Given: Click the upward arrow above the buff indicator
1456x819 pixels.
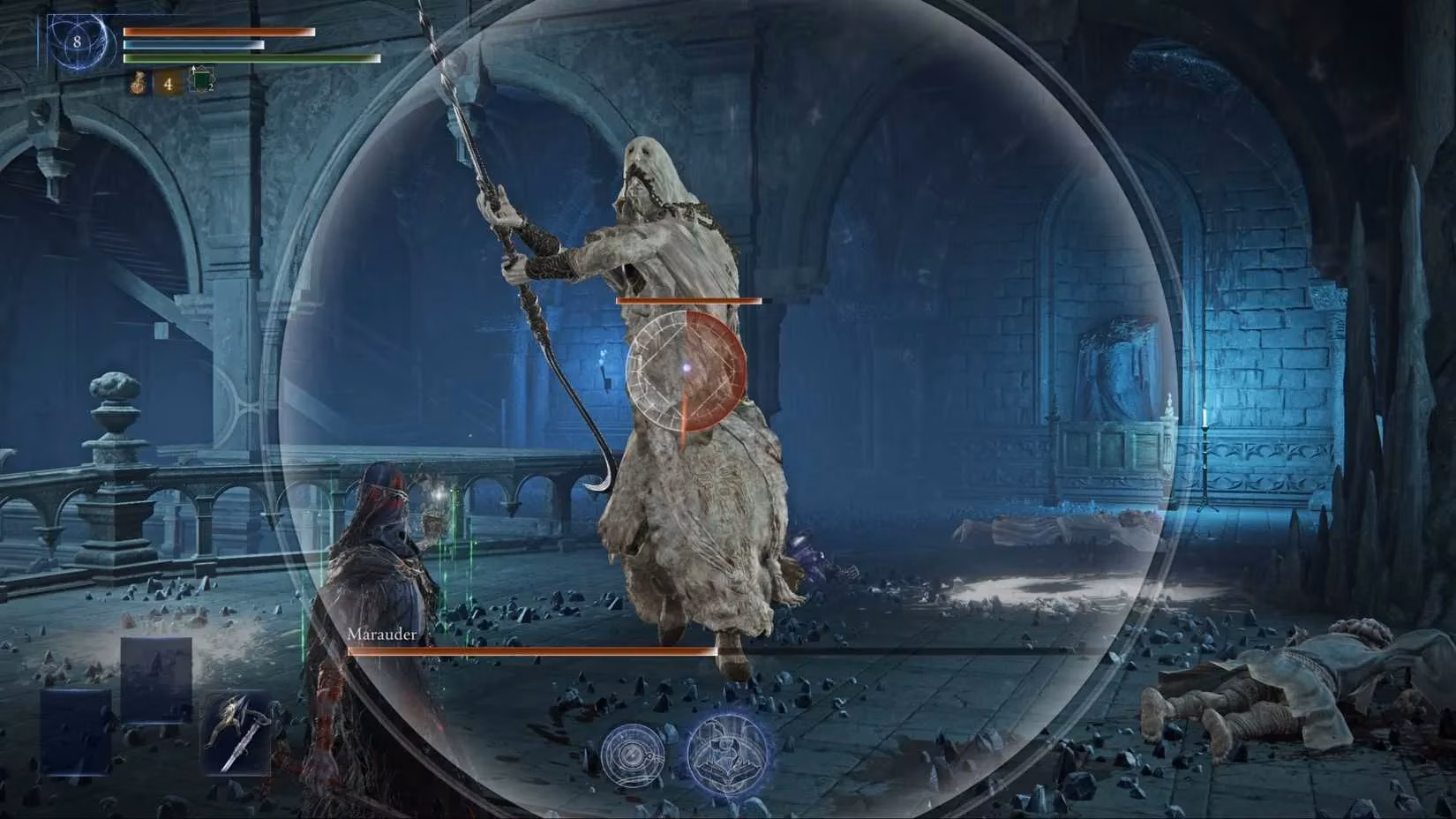Looking at the screenshot, I should pyautogui.click(x=194, y=69).
